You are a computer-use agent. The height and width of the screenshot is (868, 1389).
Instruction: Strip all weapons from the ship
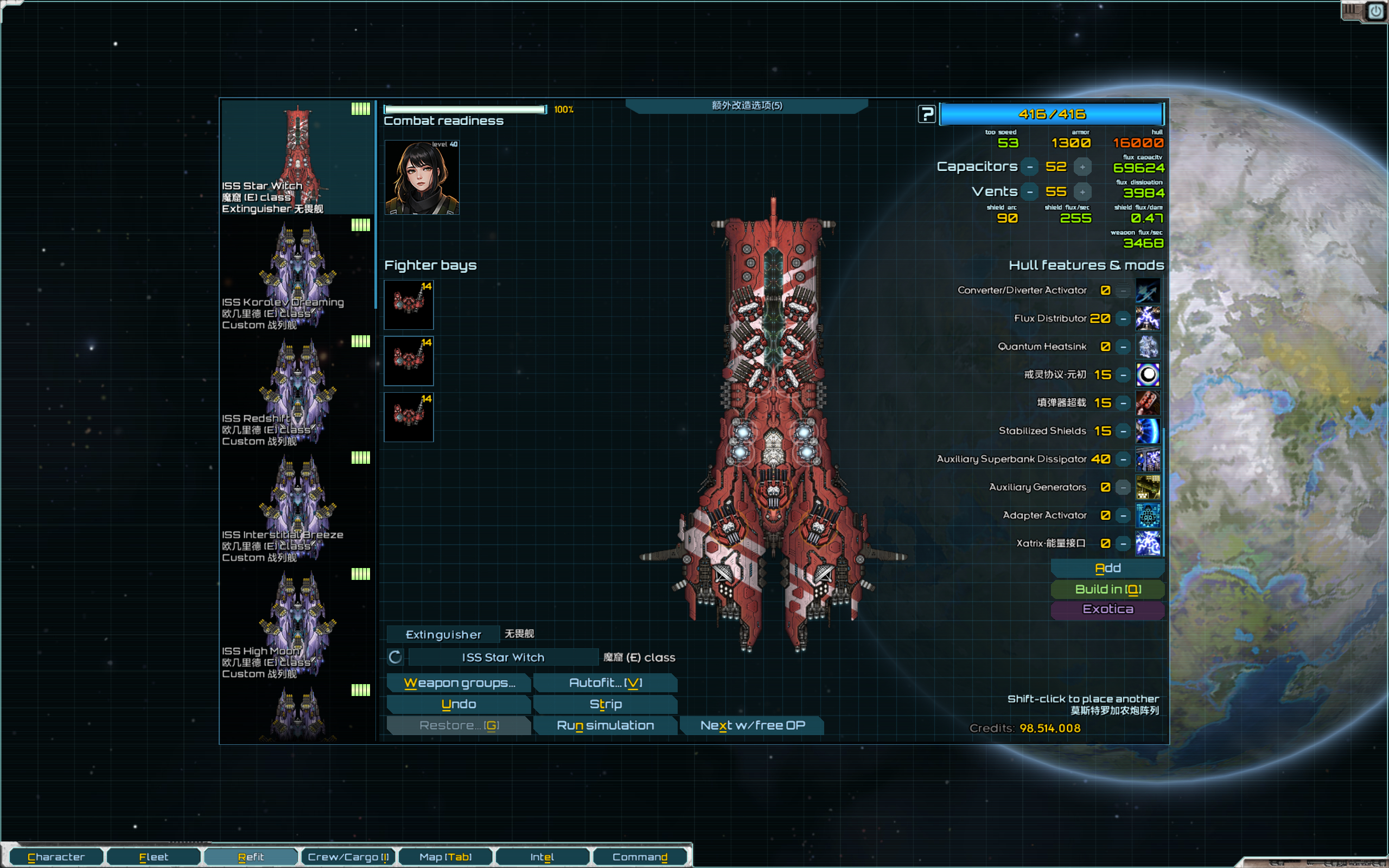click(x=605, y=704)
